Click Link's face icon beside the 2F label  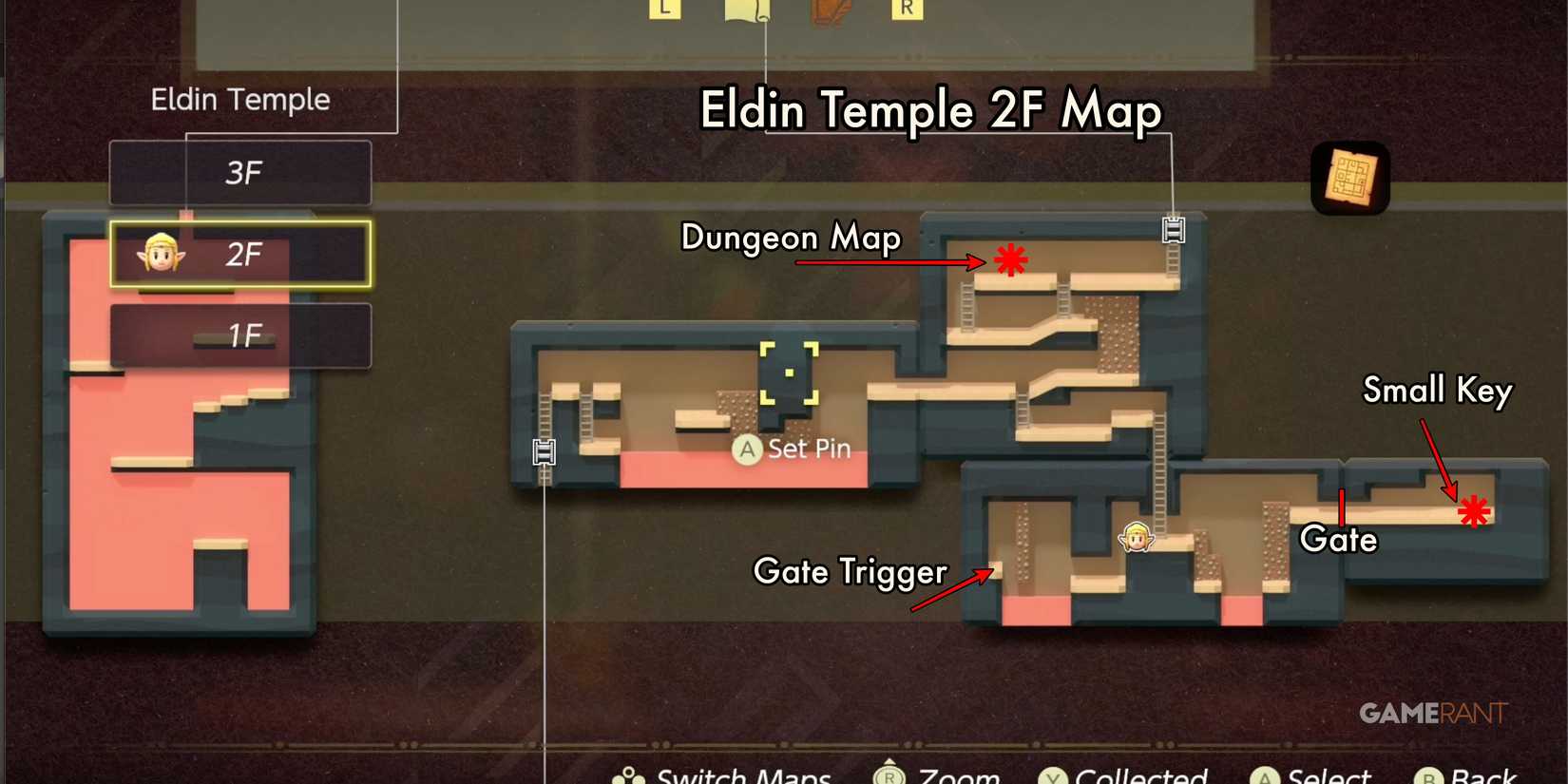tap(162, 254)
